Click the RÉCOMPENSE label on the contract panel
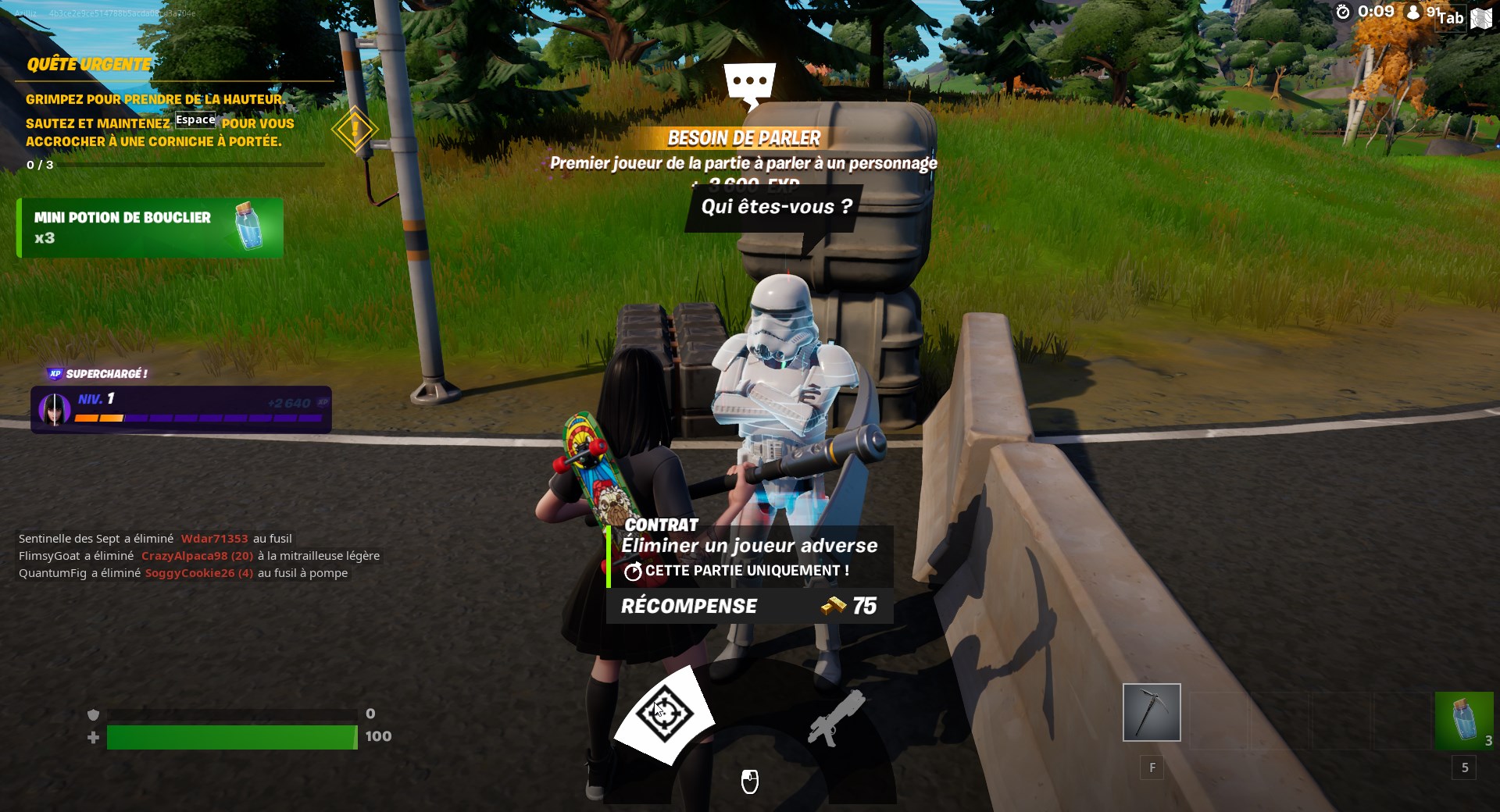The image size is (1500, 812). pyautogui.click(x=688, y=605)
